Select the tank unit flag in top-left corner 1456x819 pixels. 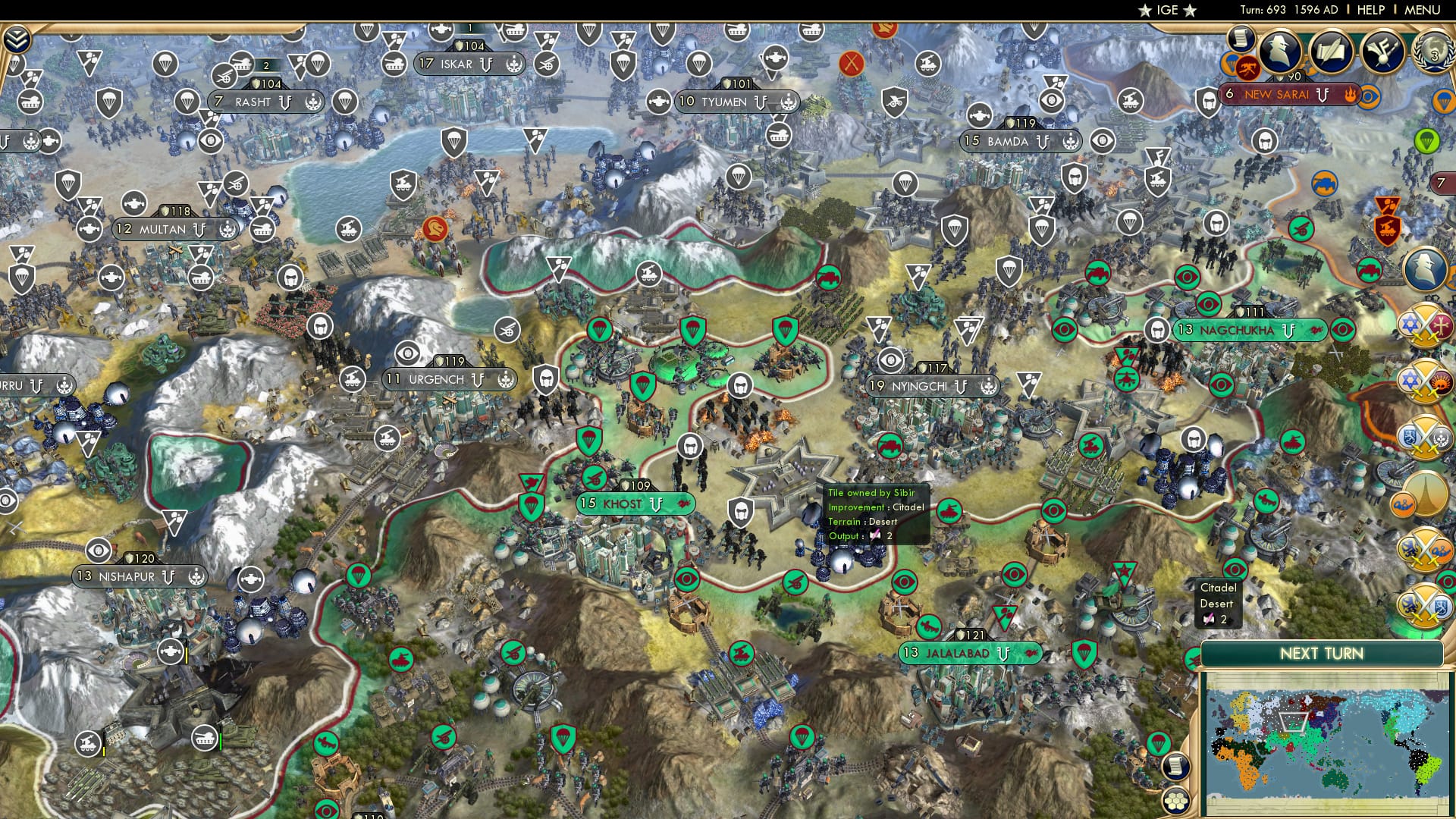[29, 102]
